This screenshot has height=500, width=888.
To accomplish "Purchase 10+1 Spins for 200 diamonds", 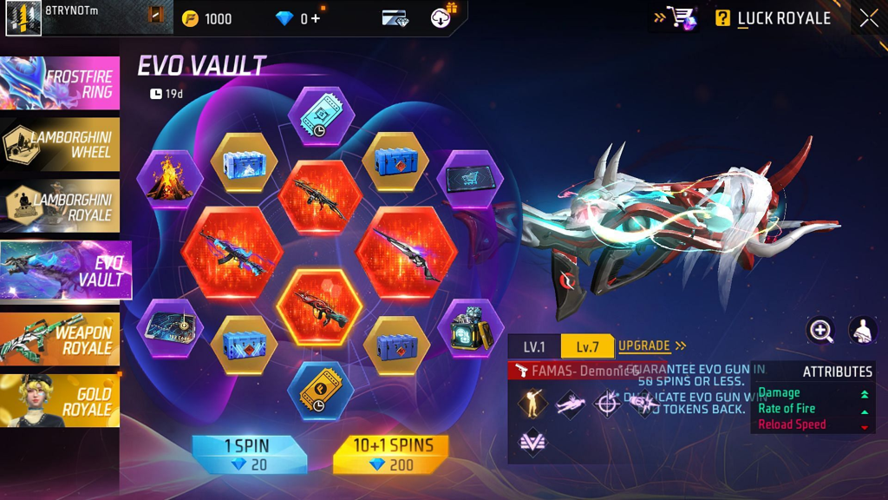I will (391, 454).
